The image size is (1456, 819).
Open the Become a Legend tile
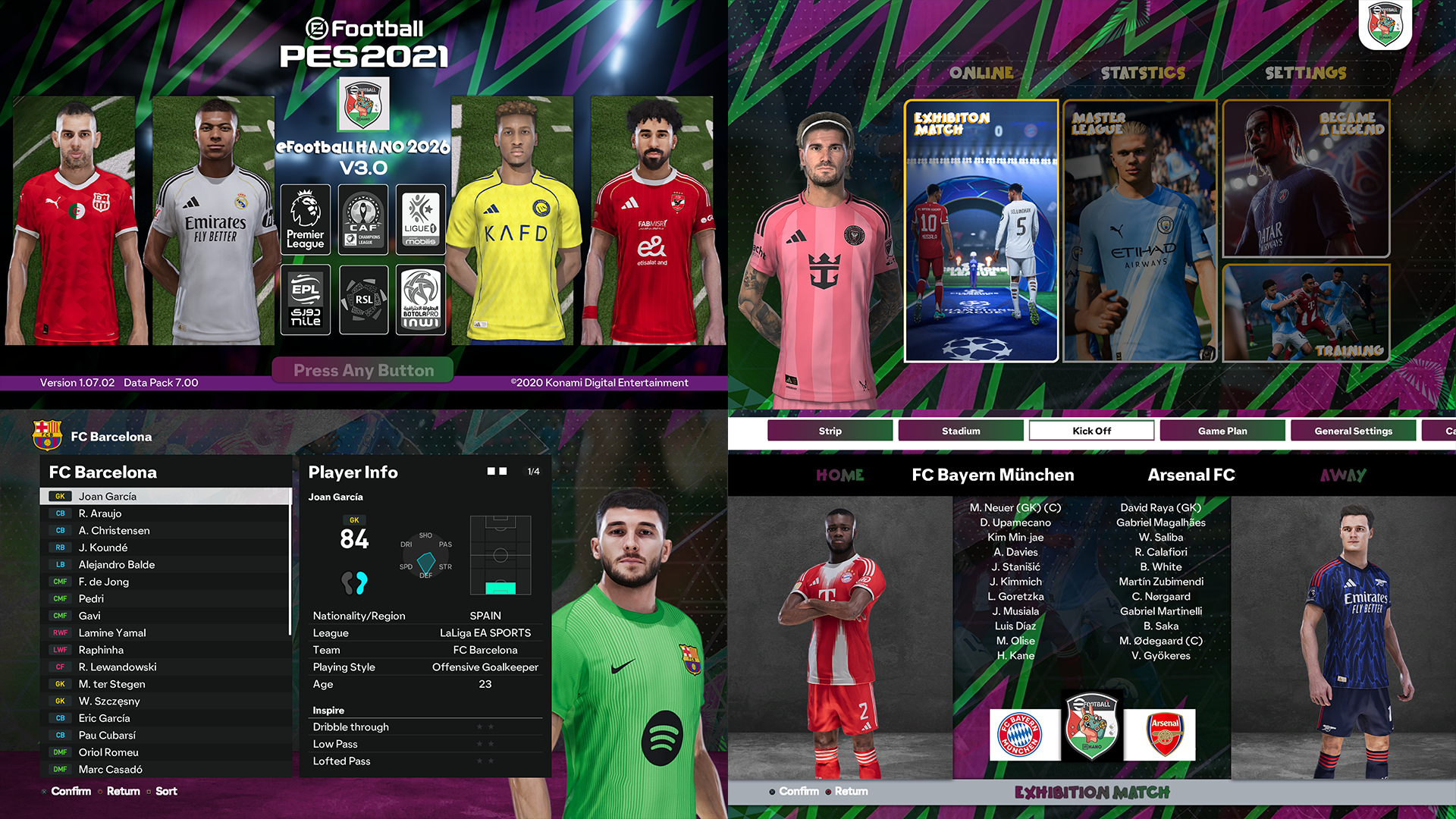click(x=1306, y=179)
